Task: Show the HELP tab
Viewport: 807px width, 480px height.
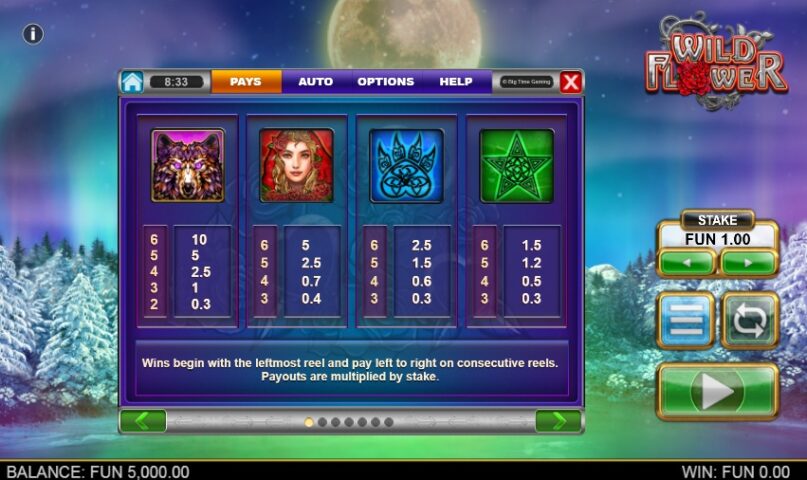Action: coord(456,82)
